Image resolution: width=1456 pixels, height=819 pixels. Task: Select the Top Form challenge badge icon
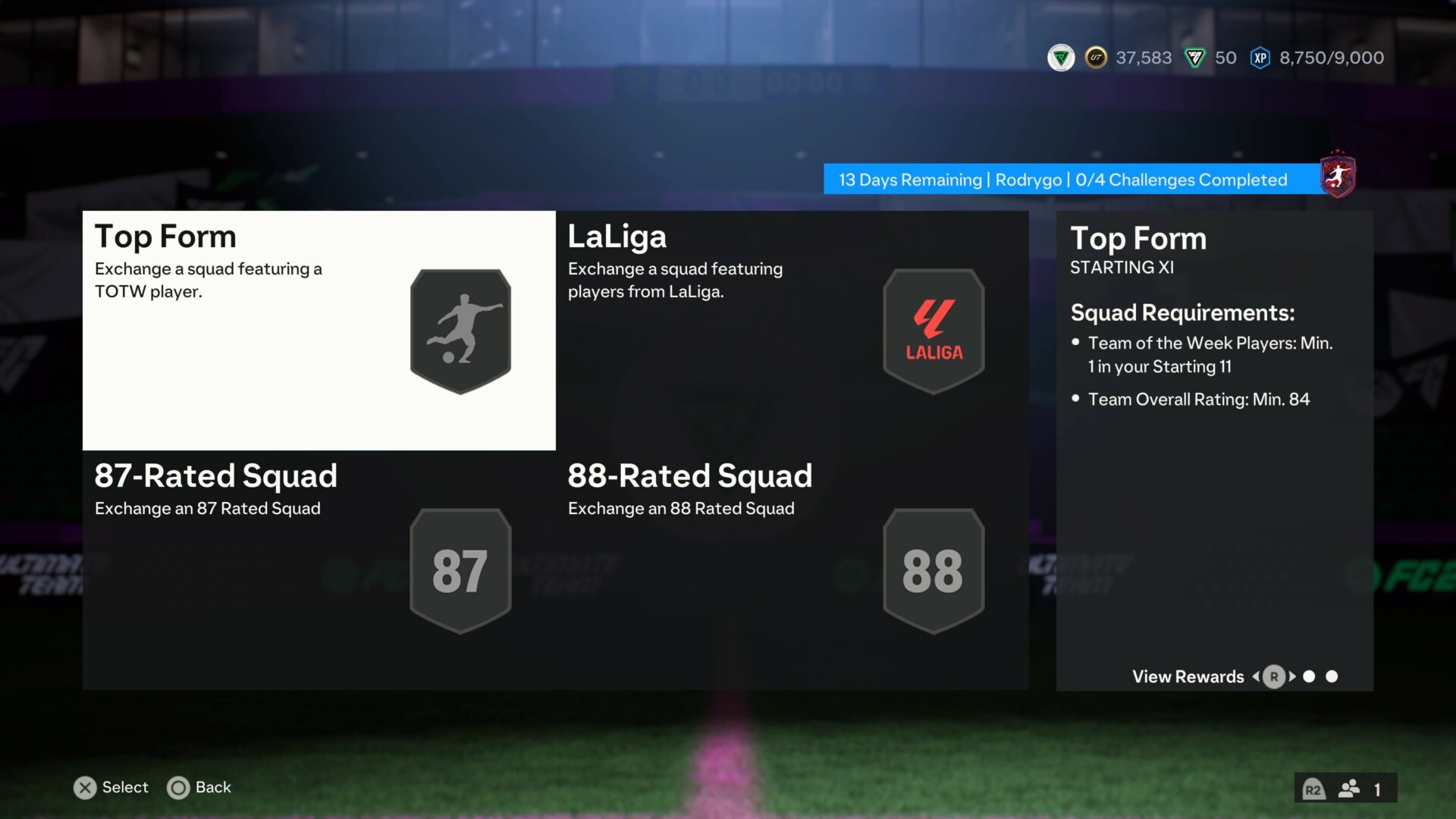(x=460, y=330)
